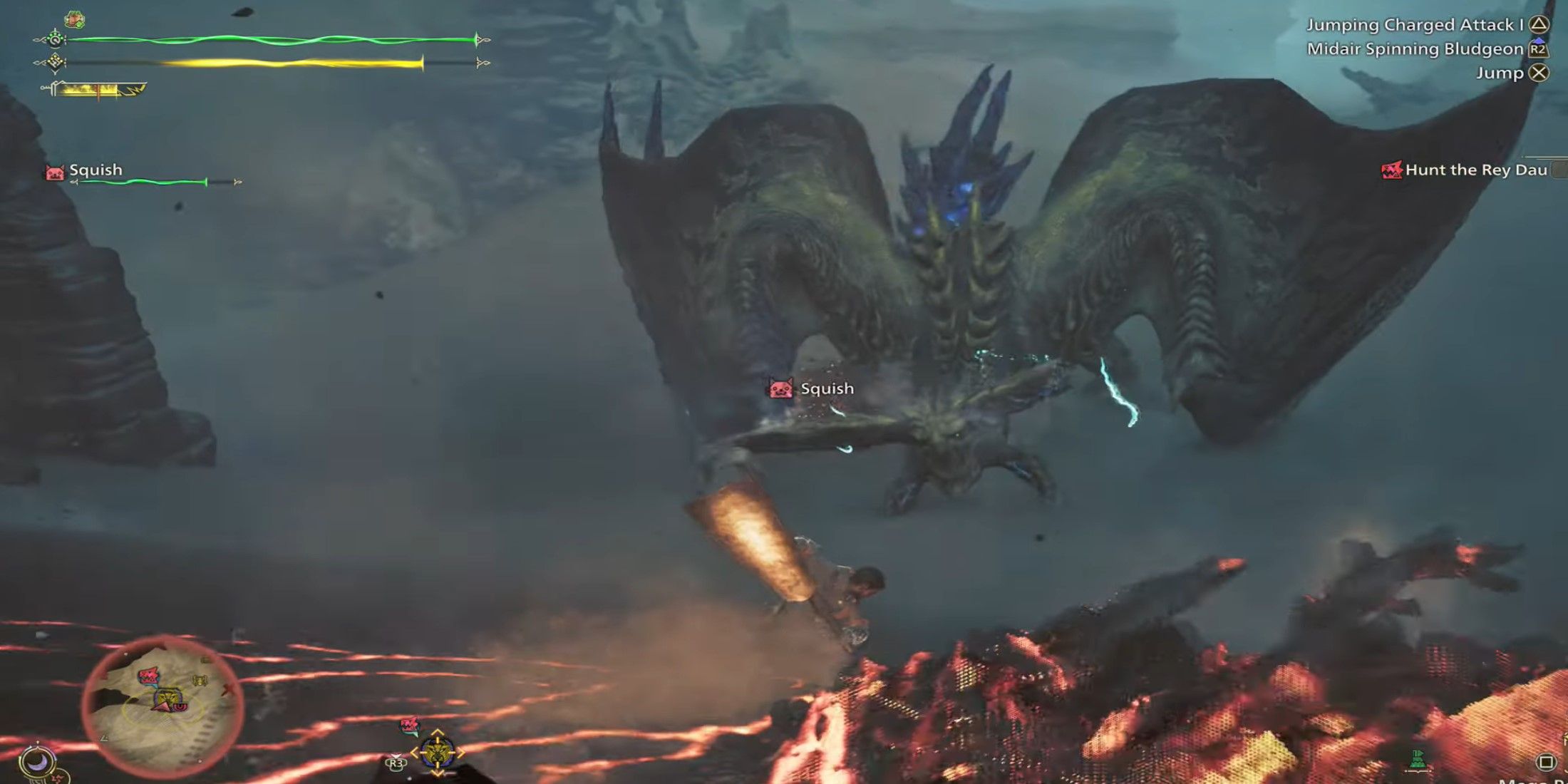Click the circular ability icon beside the health bar

pos(55,41)
